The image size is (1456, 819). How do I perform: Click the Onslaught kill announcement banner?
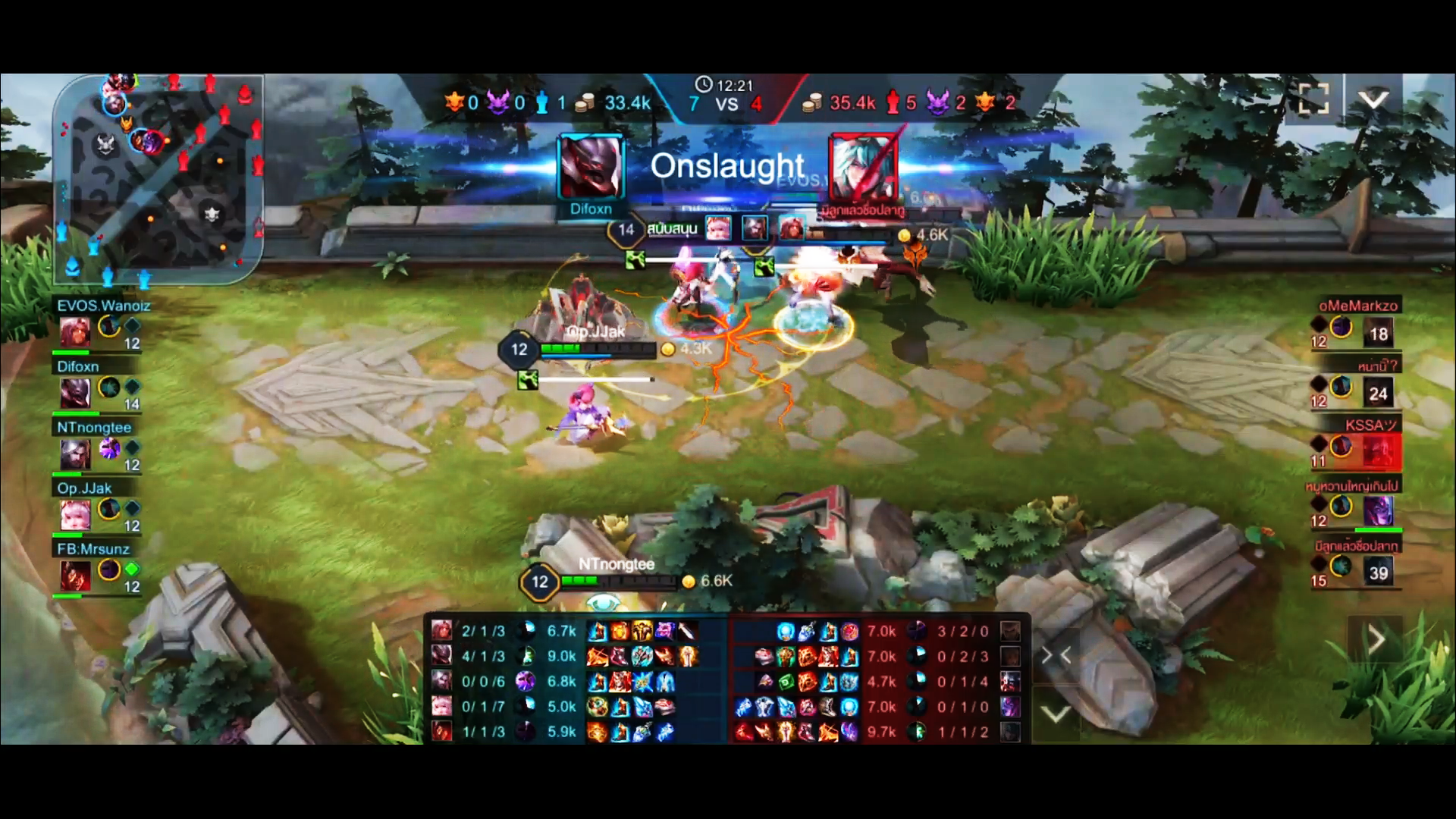pyautogui.click(x=728, y=166)
